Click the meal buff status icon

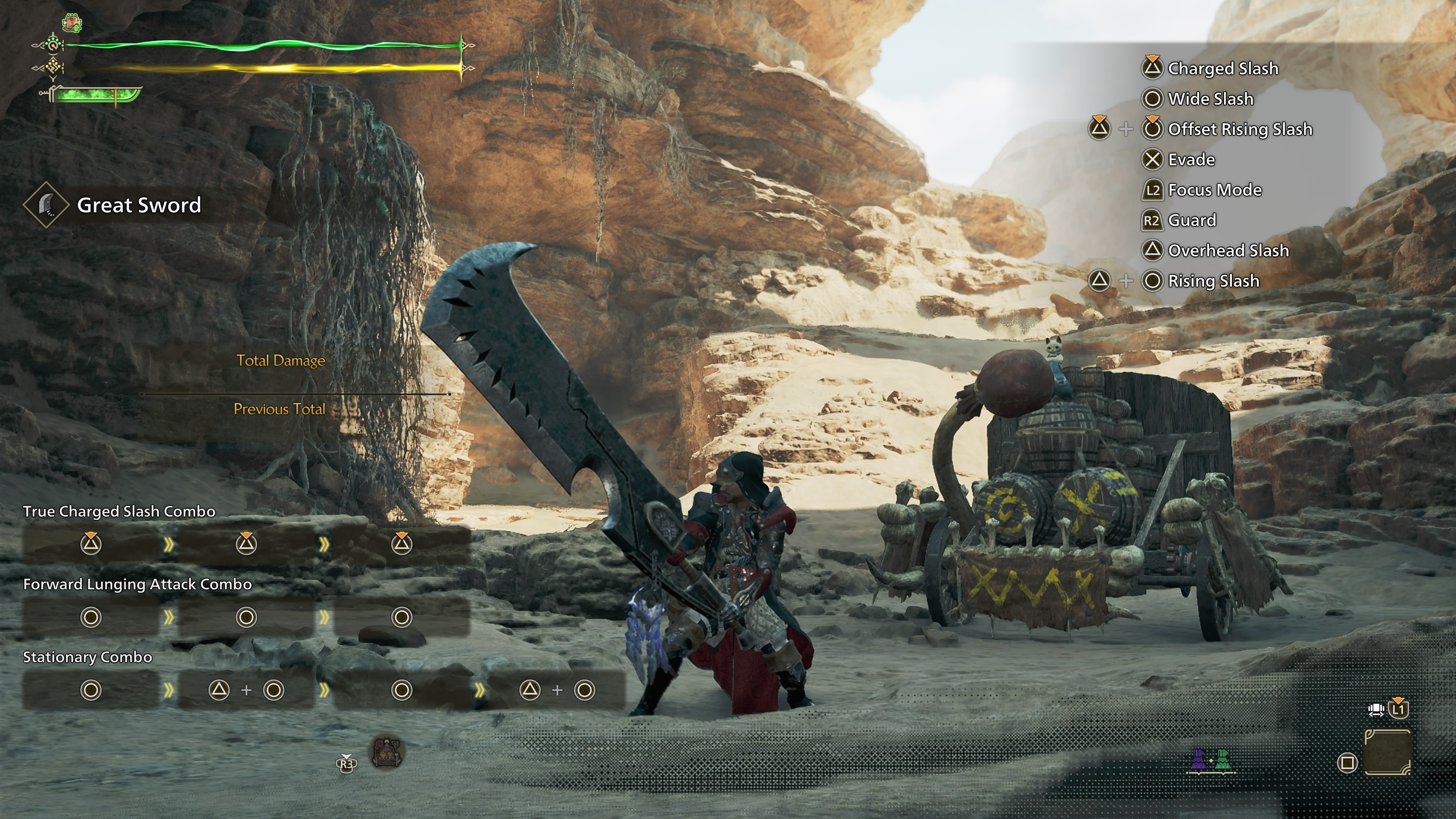tap(72, 23)
